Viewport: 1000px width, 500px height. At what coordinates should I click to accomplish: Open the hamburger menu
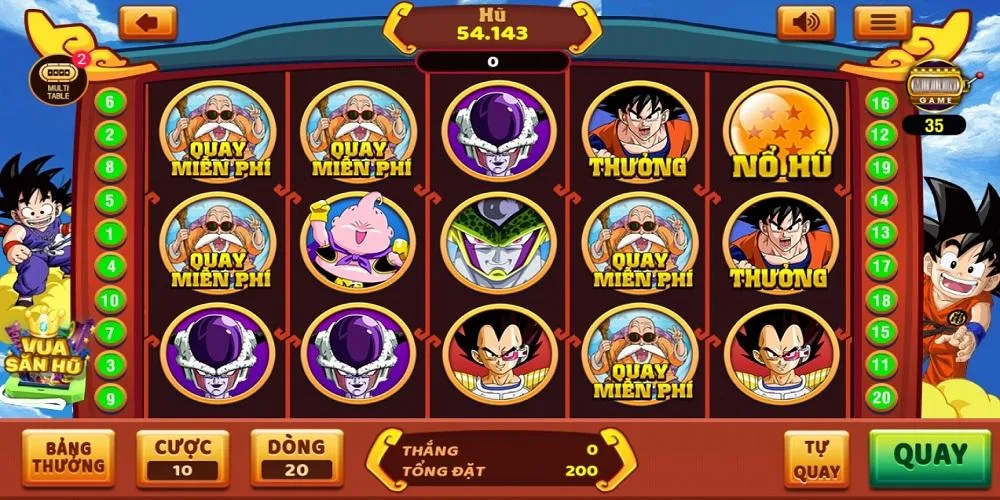(882, 23)
